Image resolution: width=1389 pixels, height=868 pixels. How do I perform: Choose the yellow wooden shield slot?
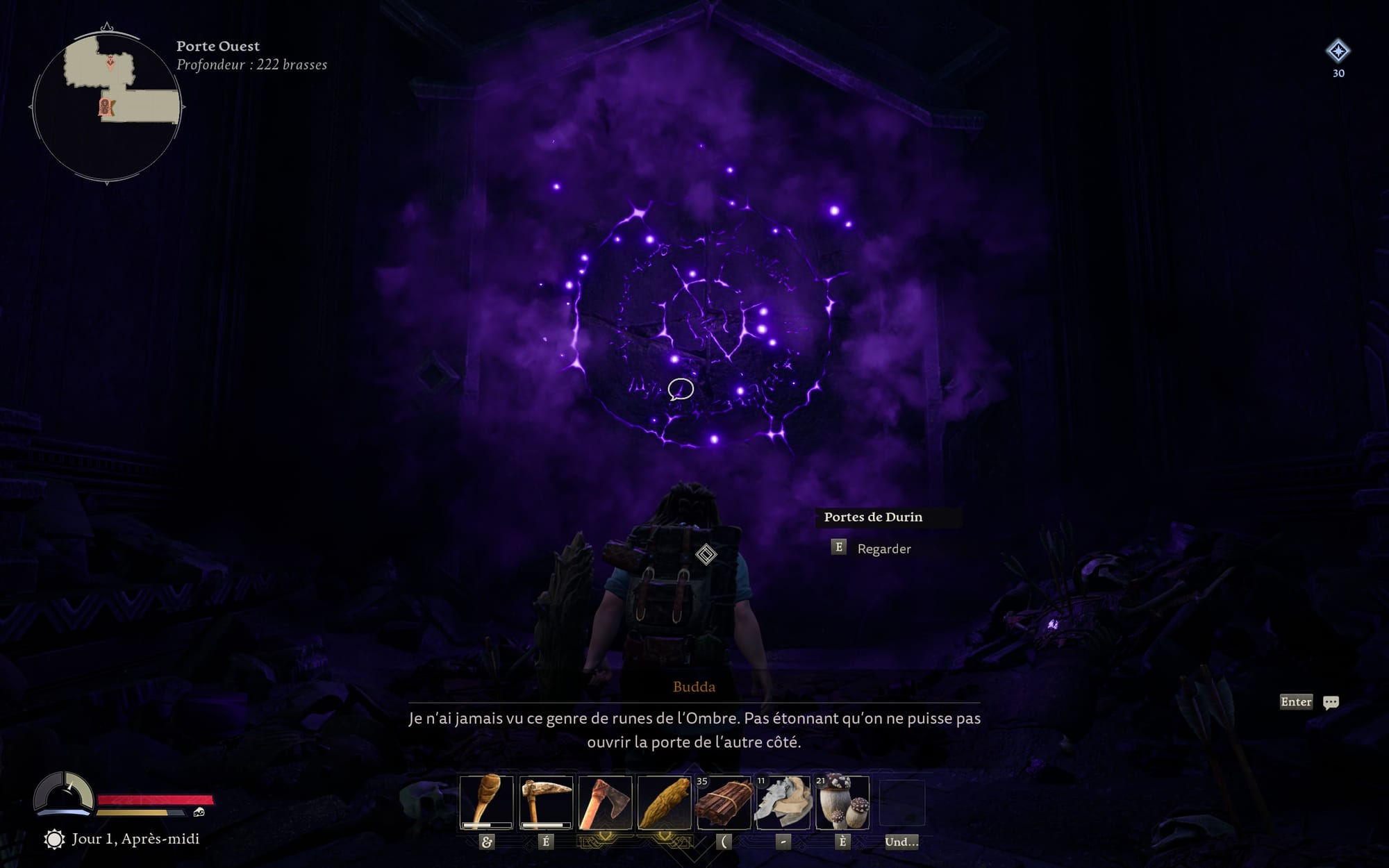point(664,802)
